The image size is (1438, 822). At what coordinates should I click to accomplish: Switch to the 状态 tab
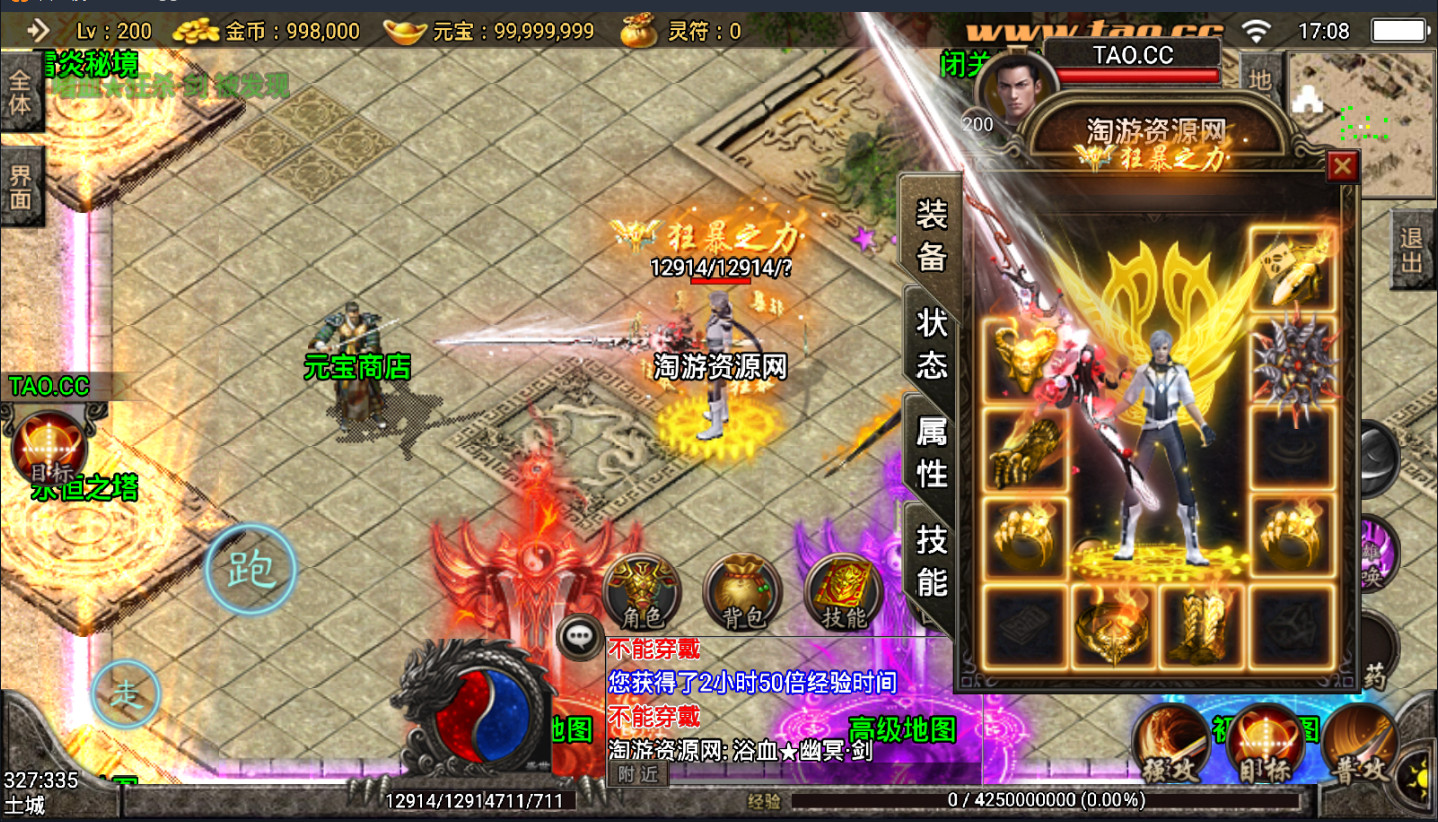tap(931, 342)
